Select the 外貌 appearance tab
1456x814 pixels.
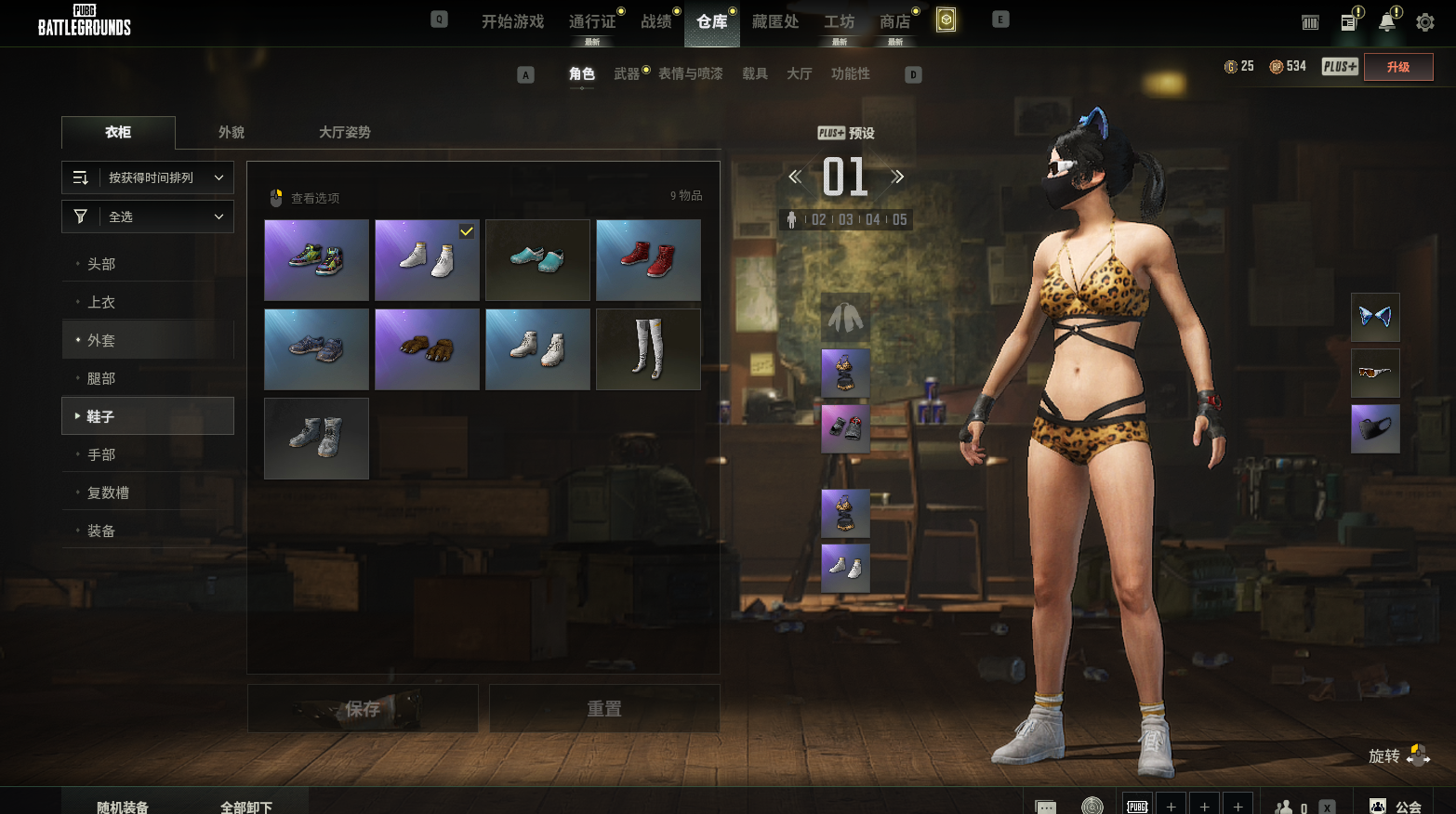(x=232, y=132)
